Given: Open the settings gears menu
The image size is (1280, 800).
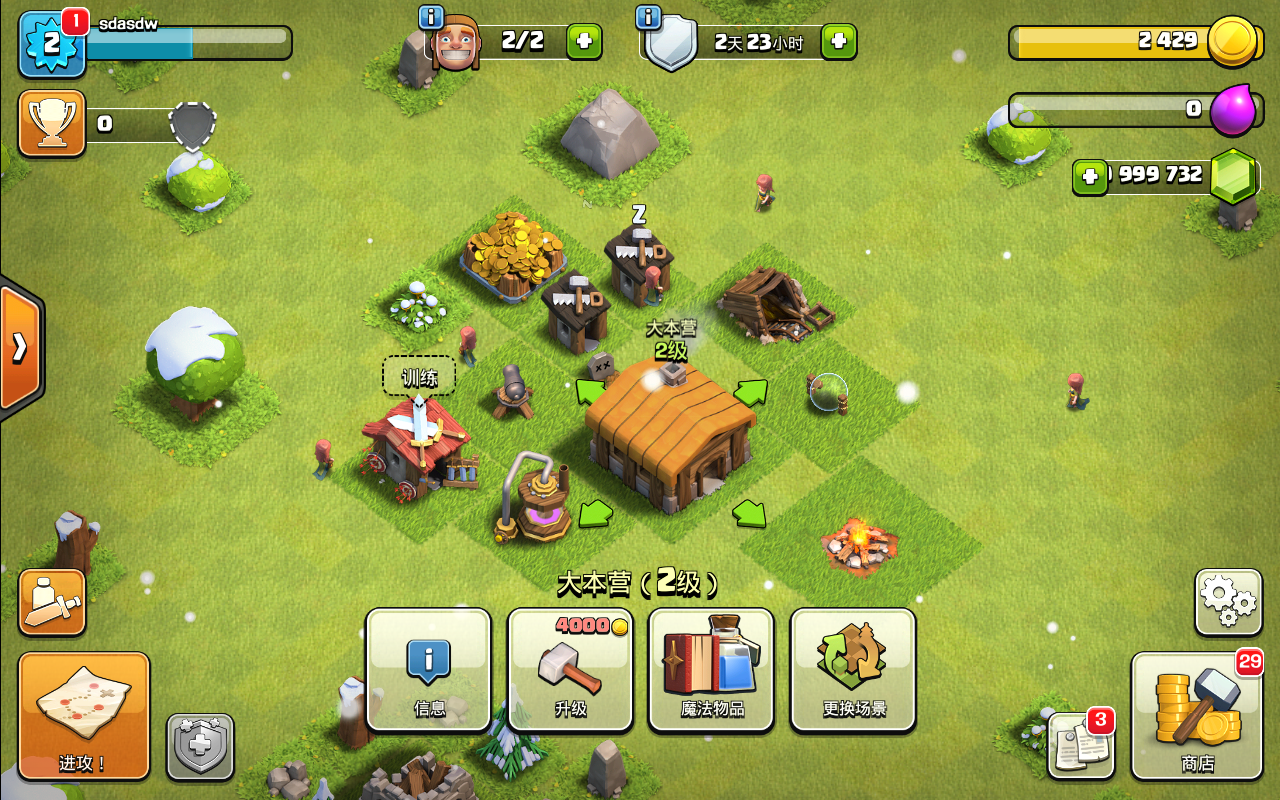Looking at the screenshot, I should pos(1228,602).
